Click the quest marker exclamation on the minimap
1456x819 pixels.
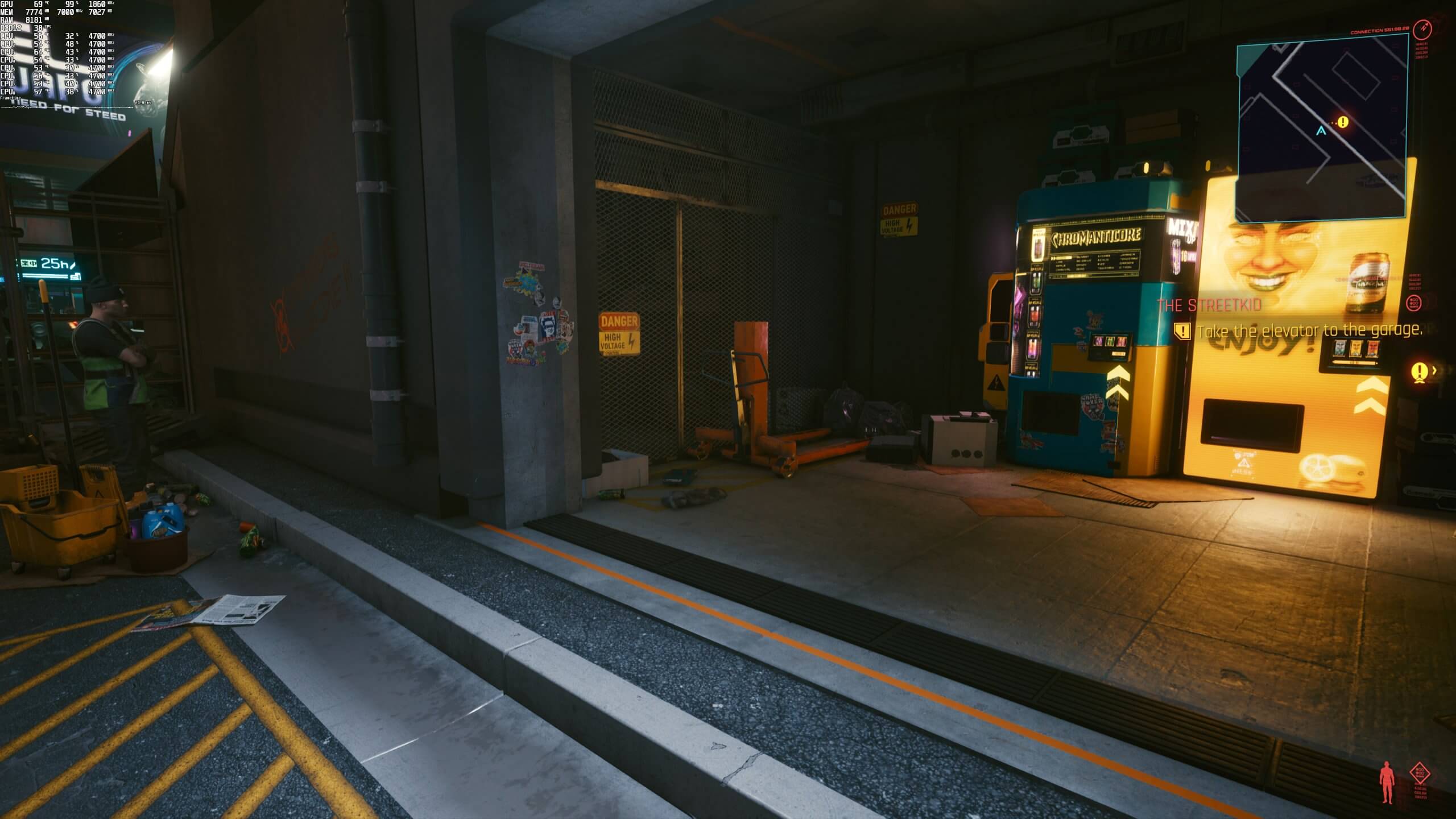tap(1343, 122)
